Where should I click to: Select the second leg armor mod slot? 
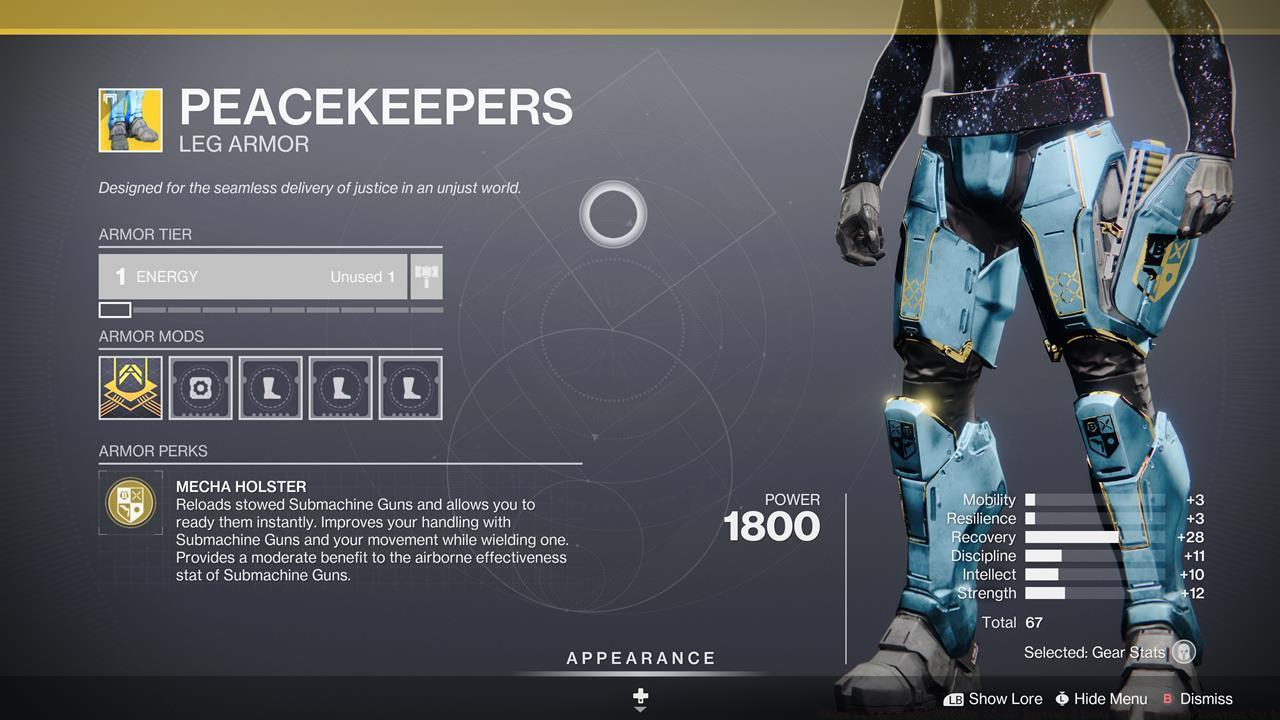click(x=340, y=388)
